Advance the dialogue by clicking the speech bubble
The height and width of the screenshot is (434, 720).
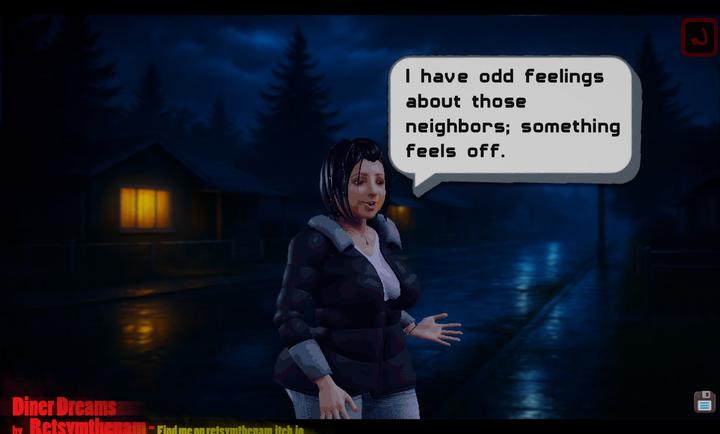512,115
